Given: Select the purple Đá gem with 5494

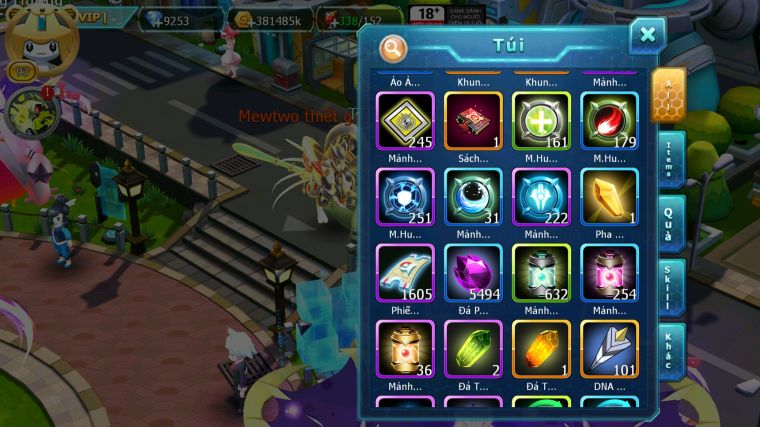Looking at the screenshot, I should [x=473, y=273].
